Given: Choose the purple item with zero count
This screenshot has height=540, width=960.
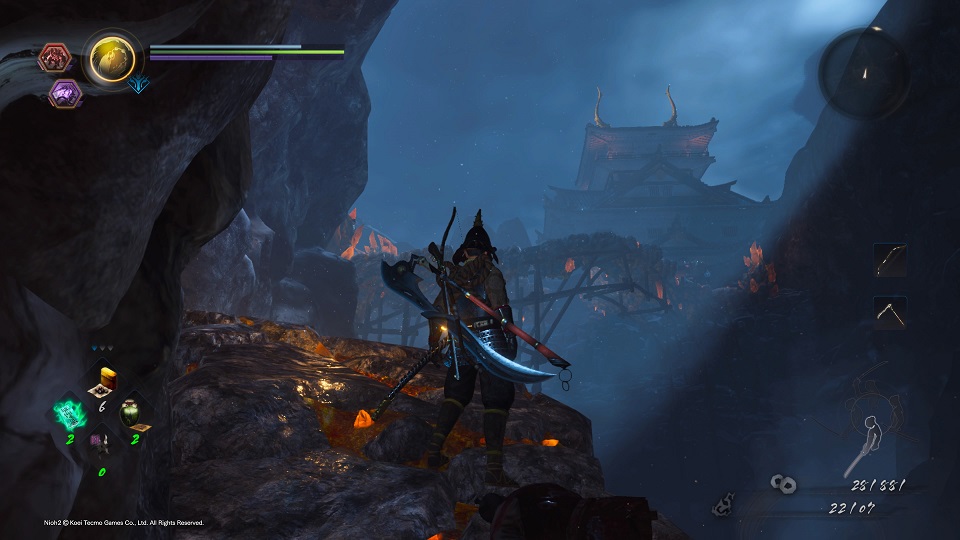Looking at the screenshot, I should pyautogui.click(x=100, y=441).
